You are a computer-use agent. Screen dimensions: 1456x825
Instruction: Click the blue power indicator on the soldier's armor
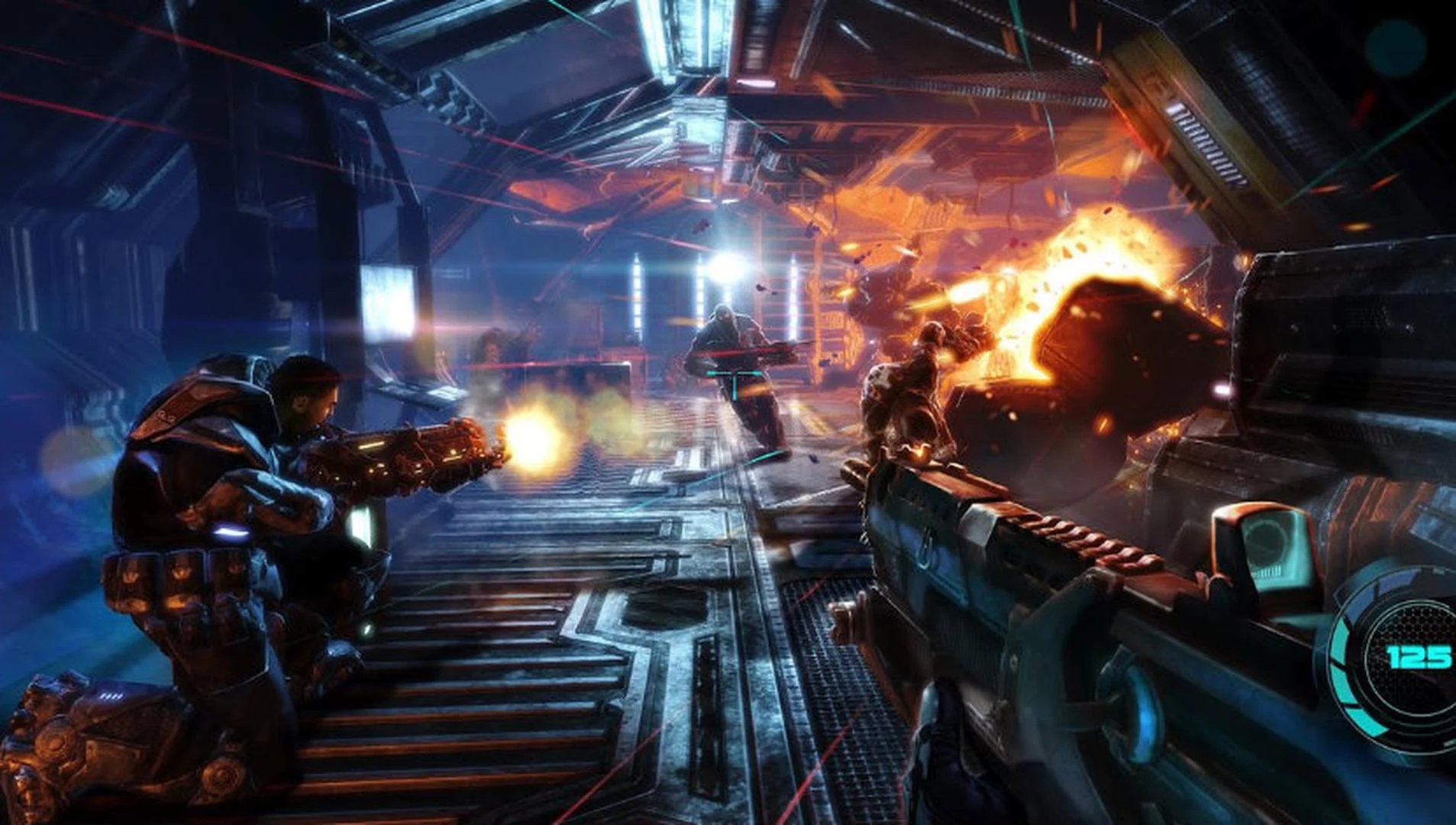pyautogui.click(x=231, y=532)
